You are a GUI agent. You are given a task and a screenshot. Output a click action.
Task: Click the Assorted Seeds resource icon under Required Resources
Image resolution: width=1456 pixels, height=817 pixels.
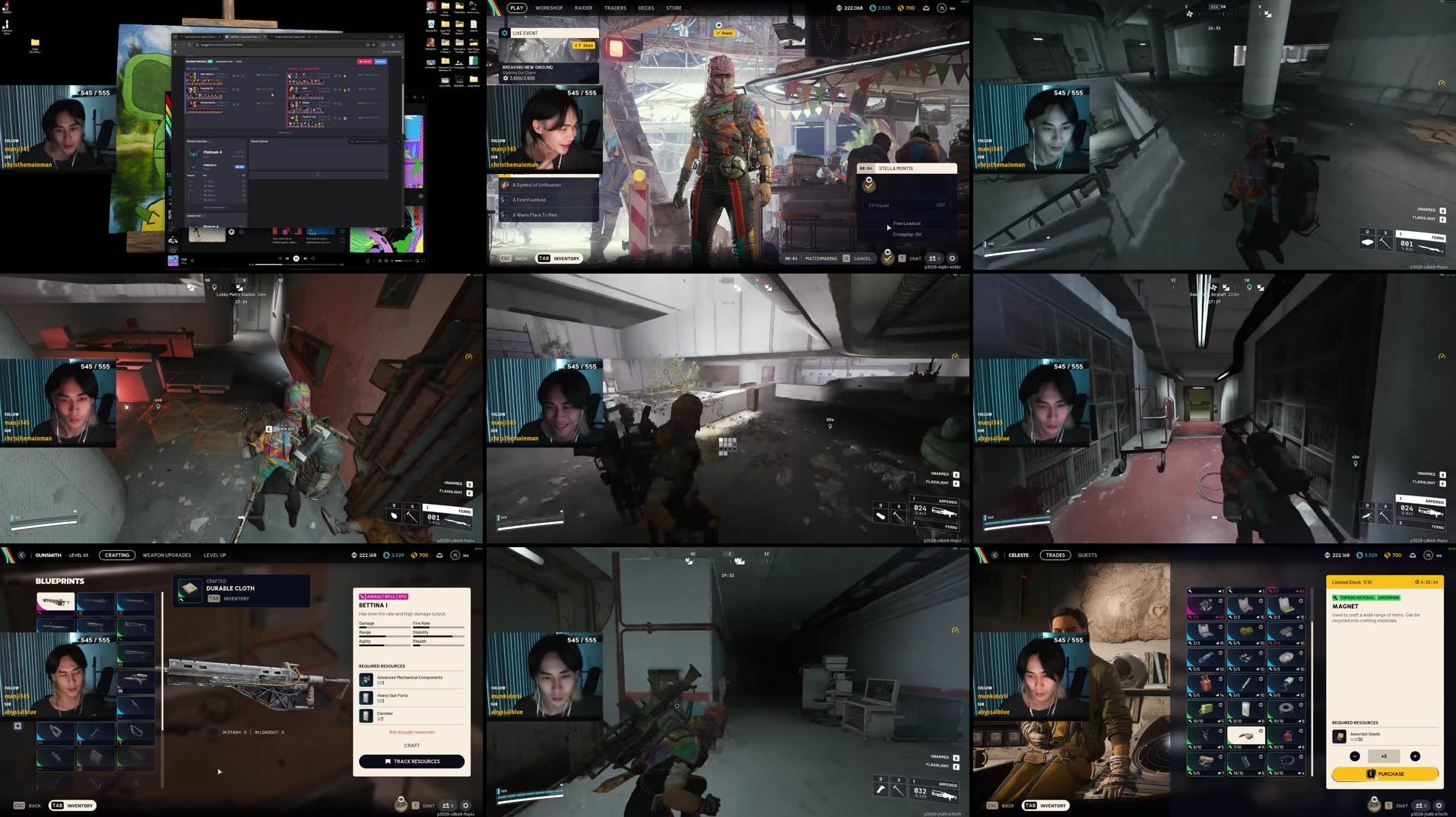(x=1340, y=735)
